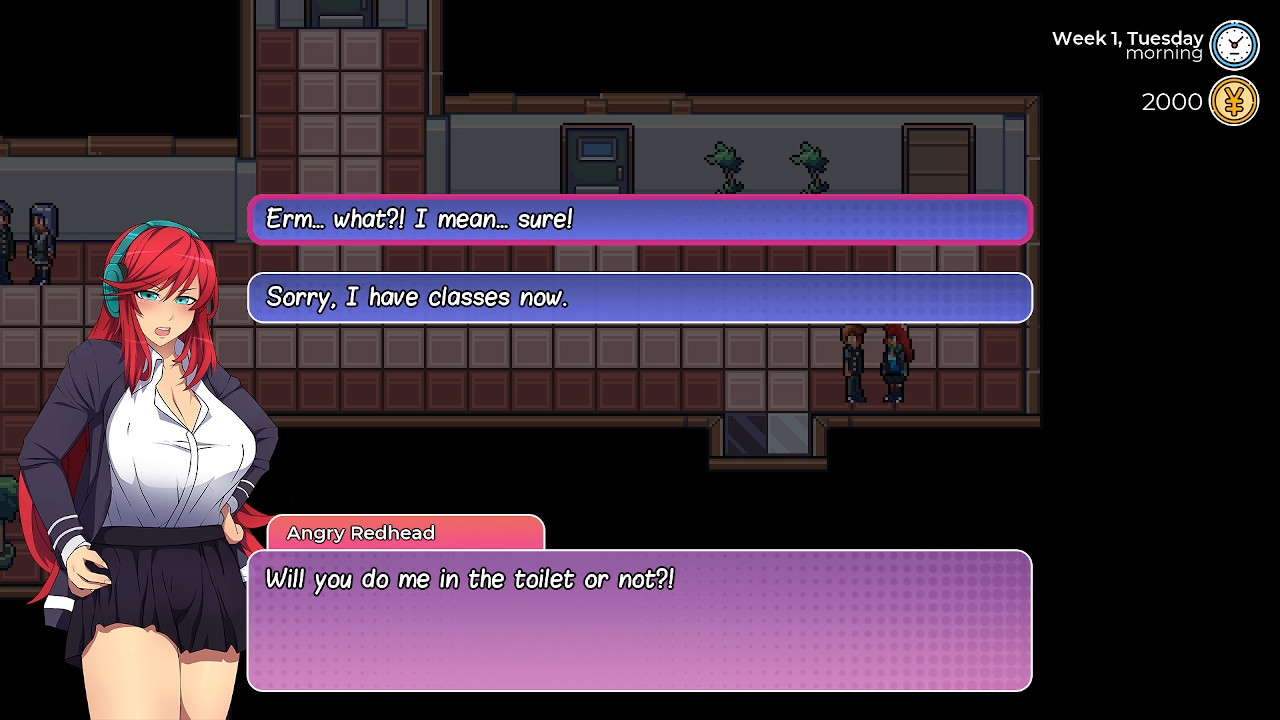1280x720 pixels.
Task: Click the "Week 1, Tuesday" label
Action: coord(1127,36)
